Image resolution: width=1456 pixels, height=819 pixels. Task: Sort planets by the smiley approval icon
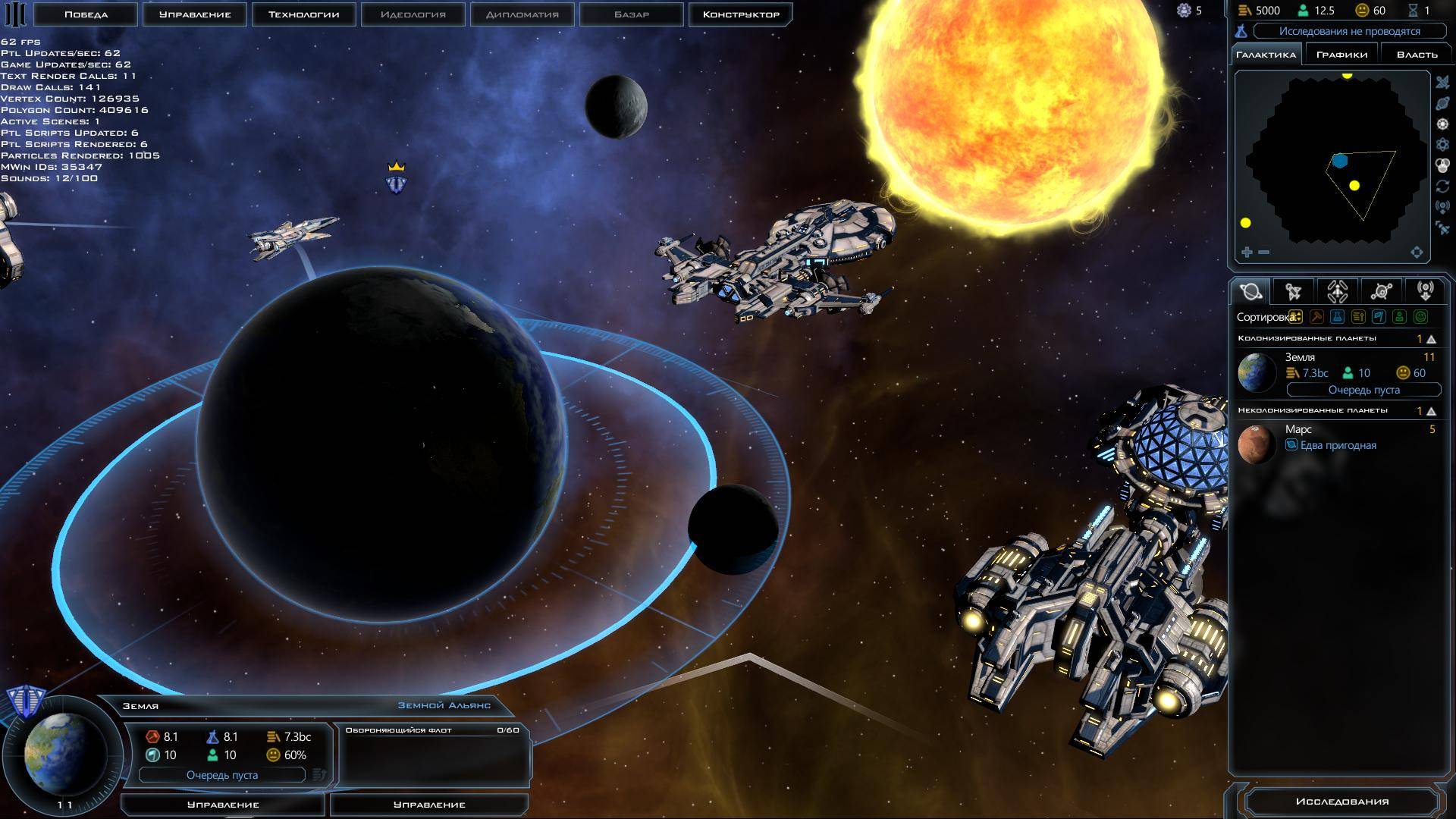tap(1421, 317)
